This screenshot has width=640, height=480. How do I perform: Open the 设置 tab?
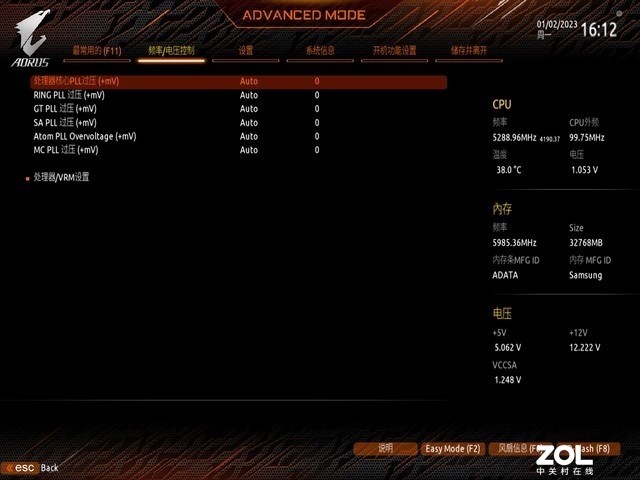pos(246,50)
